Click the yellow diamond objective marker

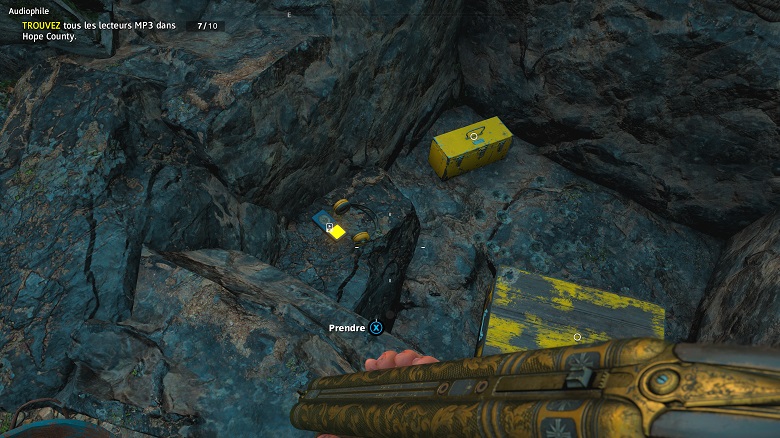click(338, 232)
